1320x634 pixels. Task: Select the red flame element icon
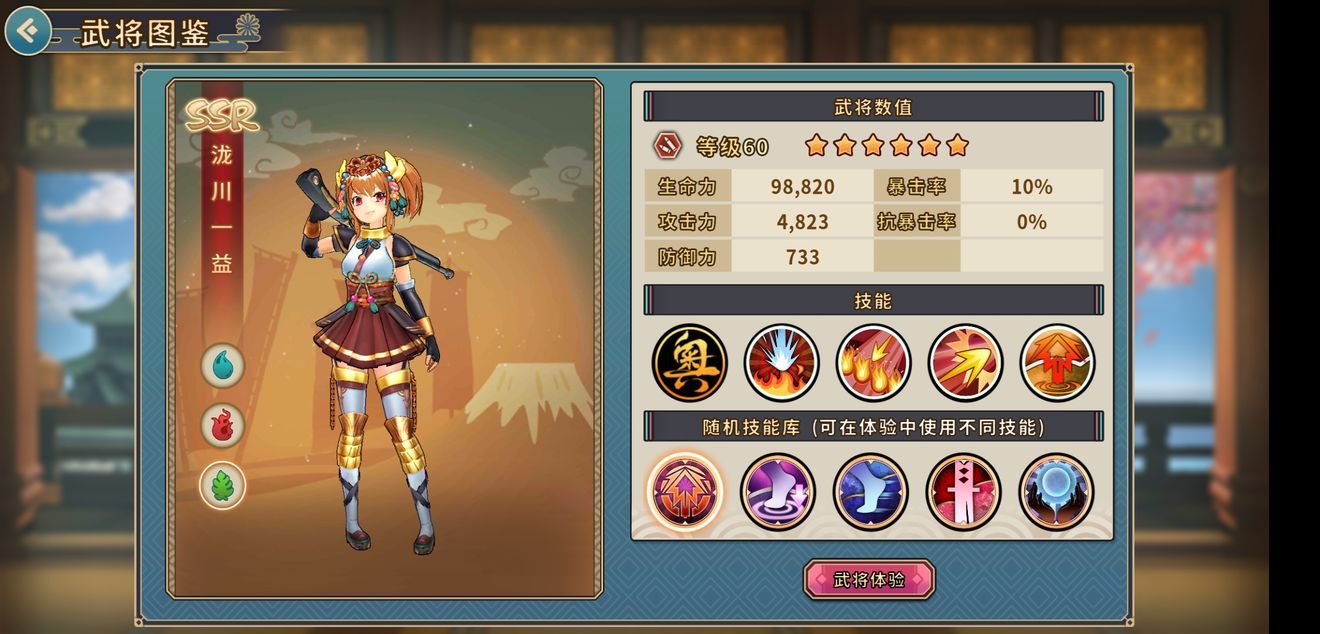point(223,425)
